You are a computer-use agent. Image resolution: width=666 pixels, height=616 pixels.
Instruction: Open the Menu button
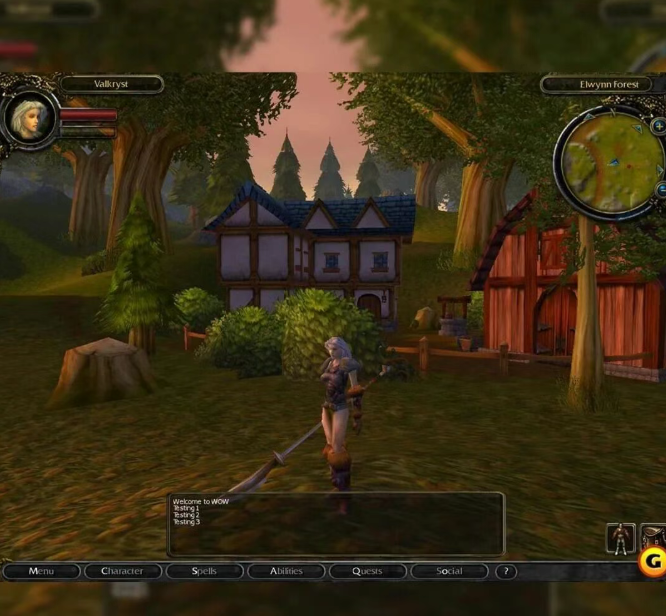tap(41, 571)
